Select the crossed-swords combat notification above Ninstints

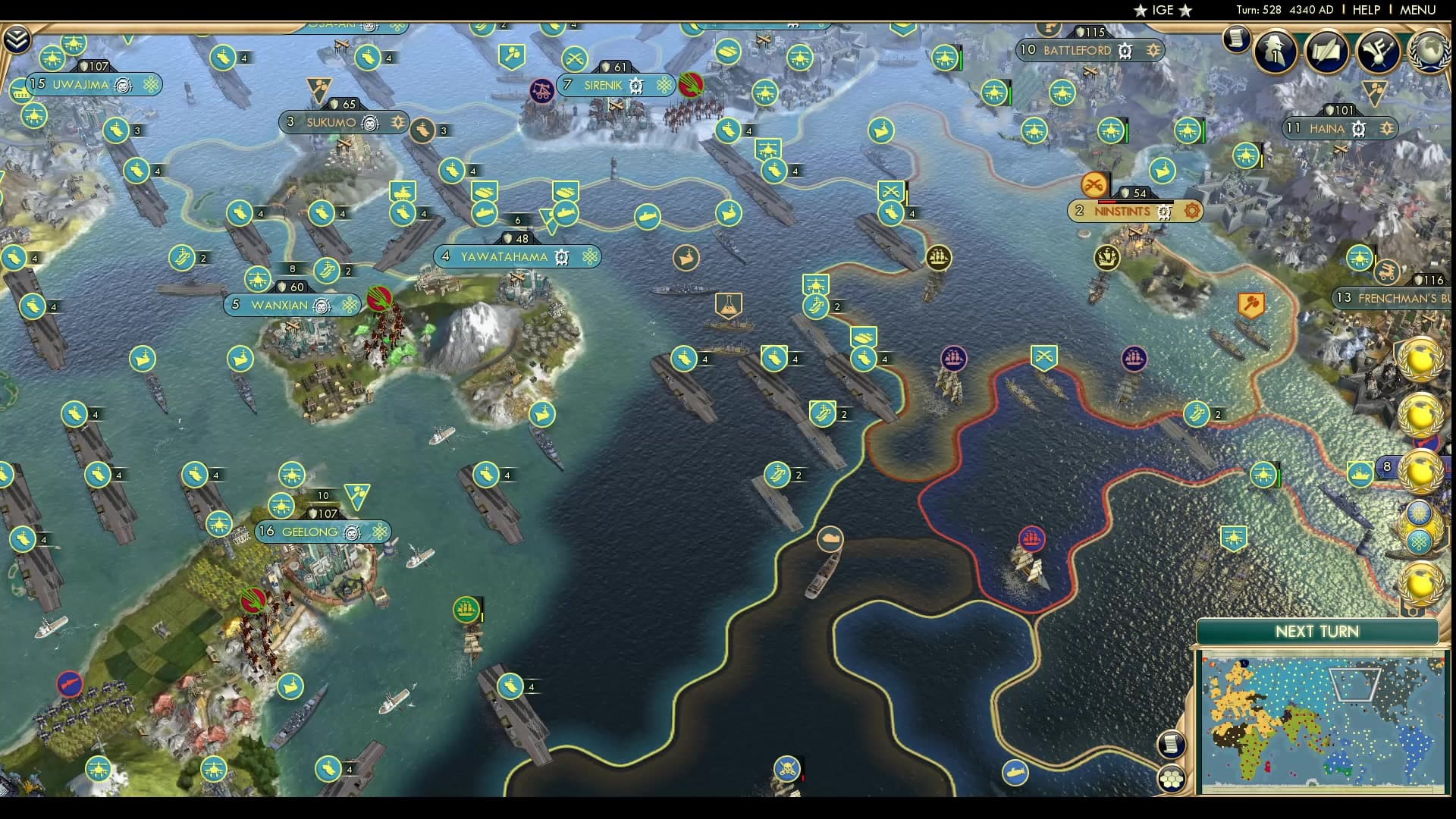1094,183
